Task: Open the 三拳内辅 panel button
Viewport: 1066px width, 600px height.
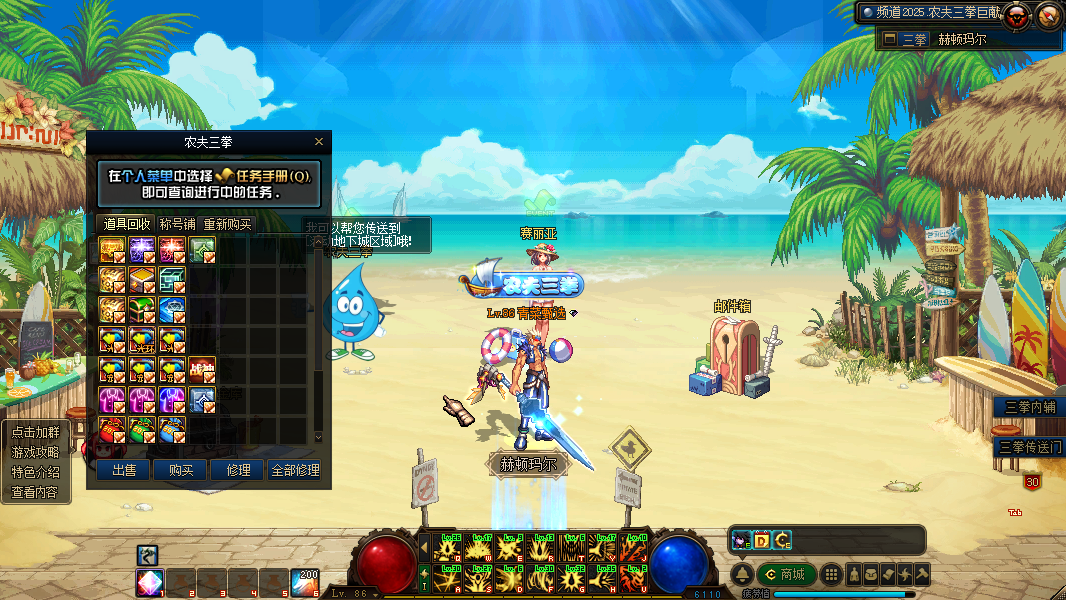Action: click(1029, 407)
